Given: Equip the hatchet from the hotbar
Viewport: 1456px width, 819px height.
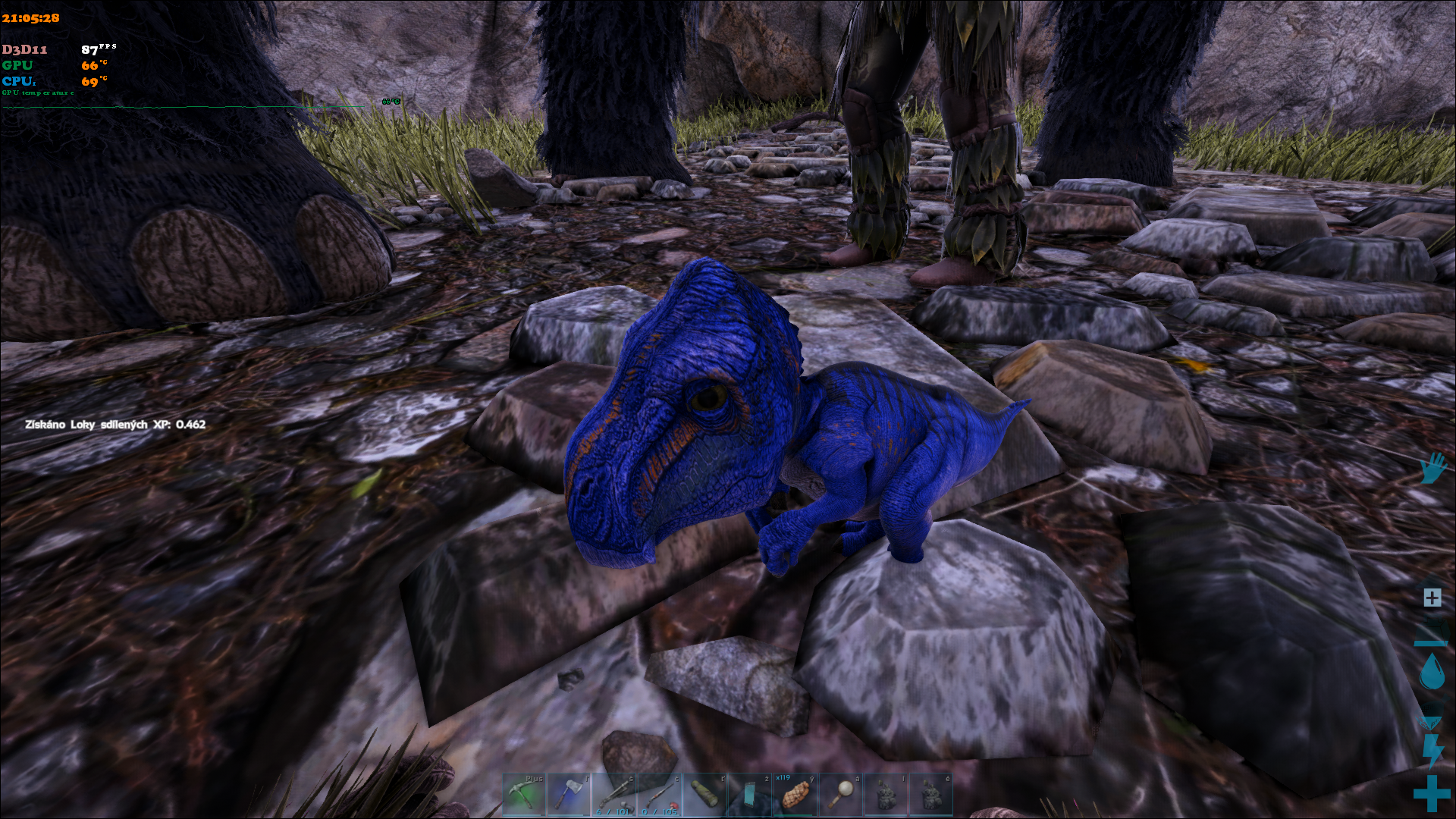Looking at the screenshot, I should click(569, 794).
